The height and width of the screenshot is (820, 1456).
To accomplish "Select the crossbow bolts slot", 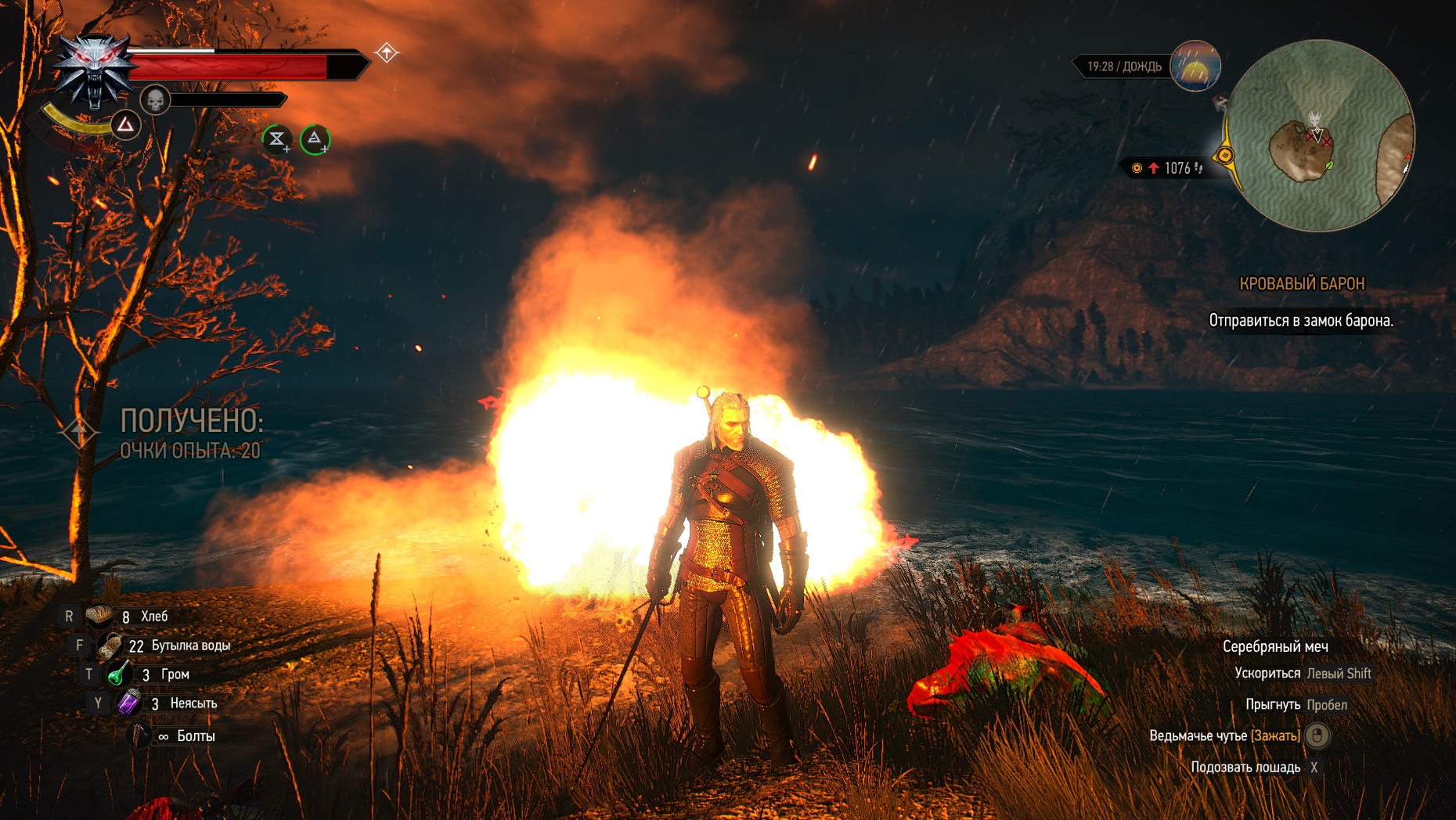I will click(139, 735).
